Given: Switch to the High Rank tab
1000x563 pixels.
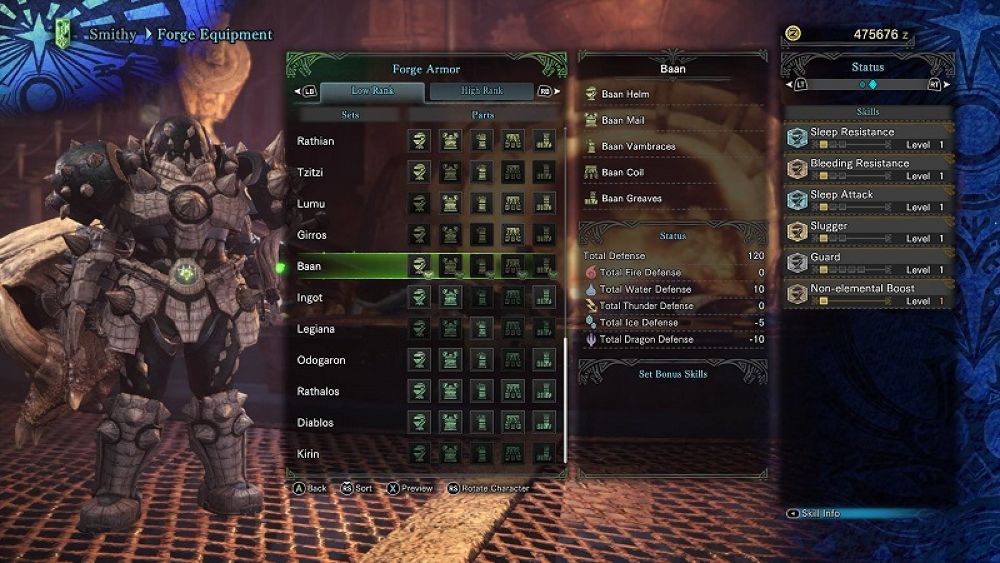Looking at the screenshot, I should 483,91.
